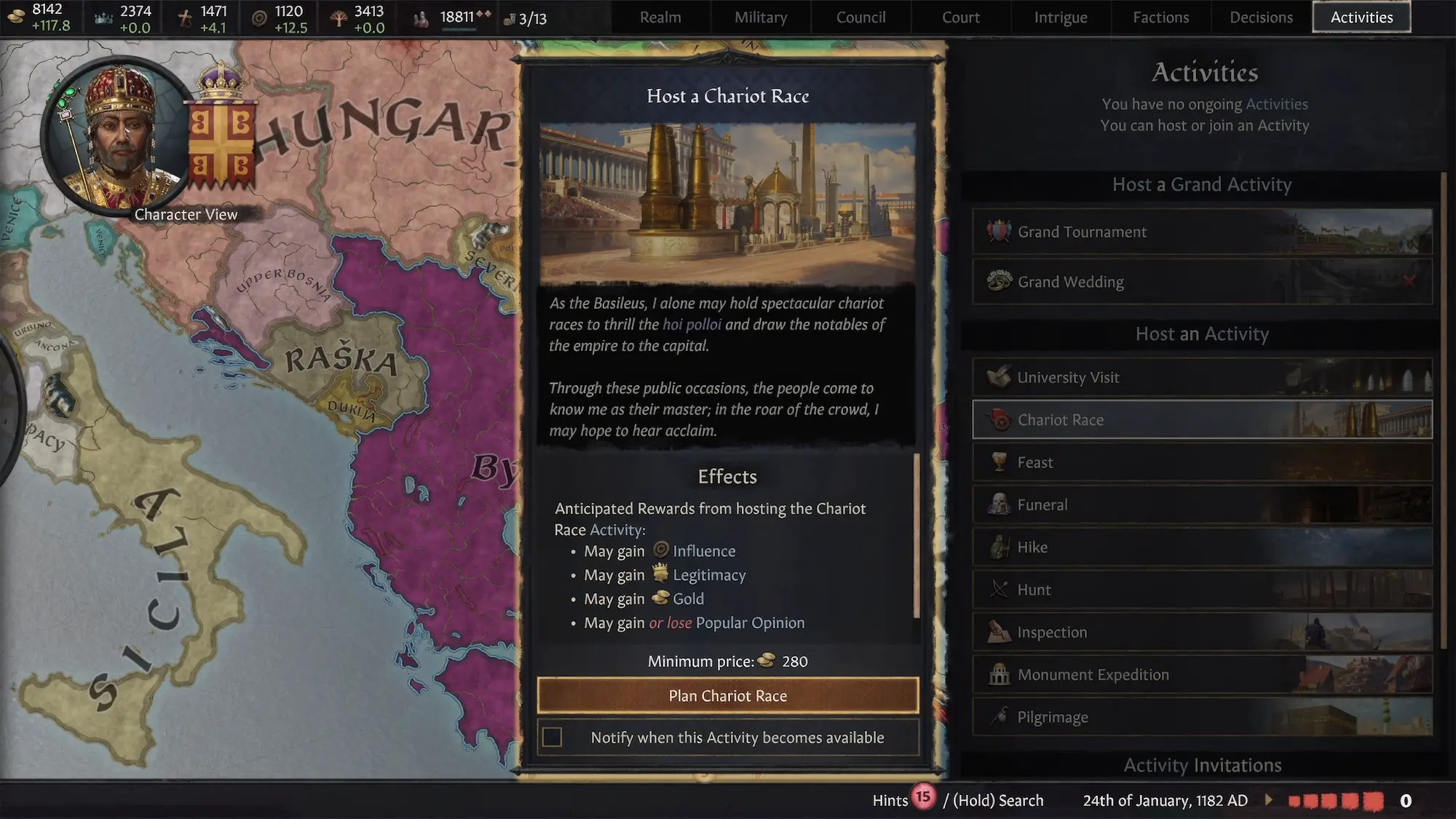Switch to the Military tab

pyautogui.click(x=761, y=17)
